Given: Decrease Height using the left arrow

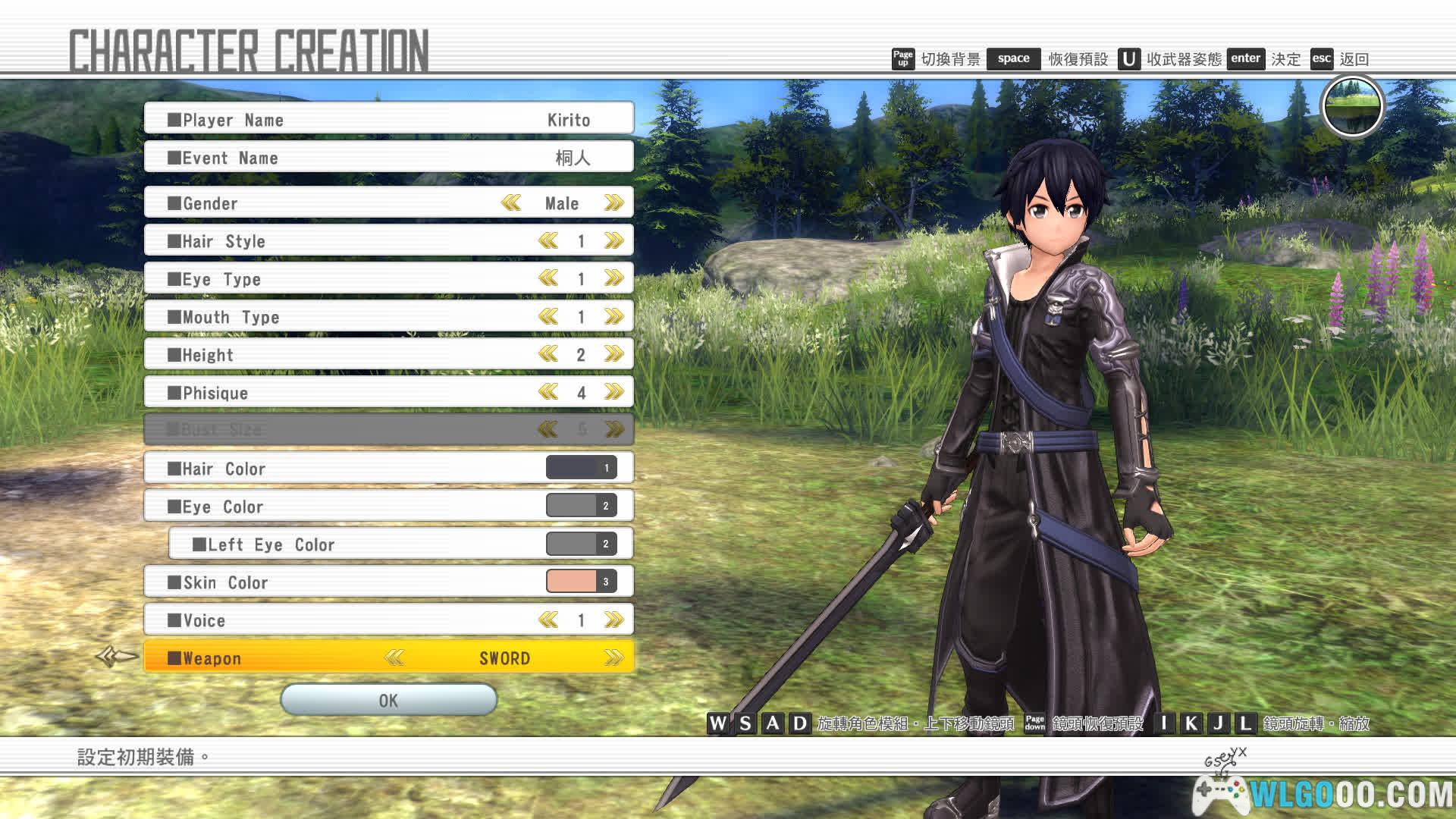Looking at the screenshot, I should (x=548, y=355).
